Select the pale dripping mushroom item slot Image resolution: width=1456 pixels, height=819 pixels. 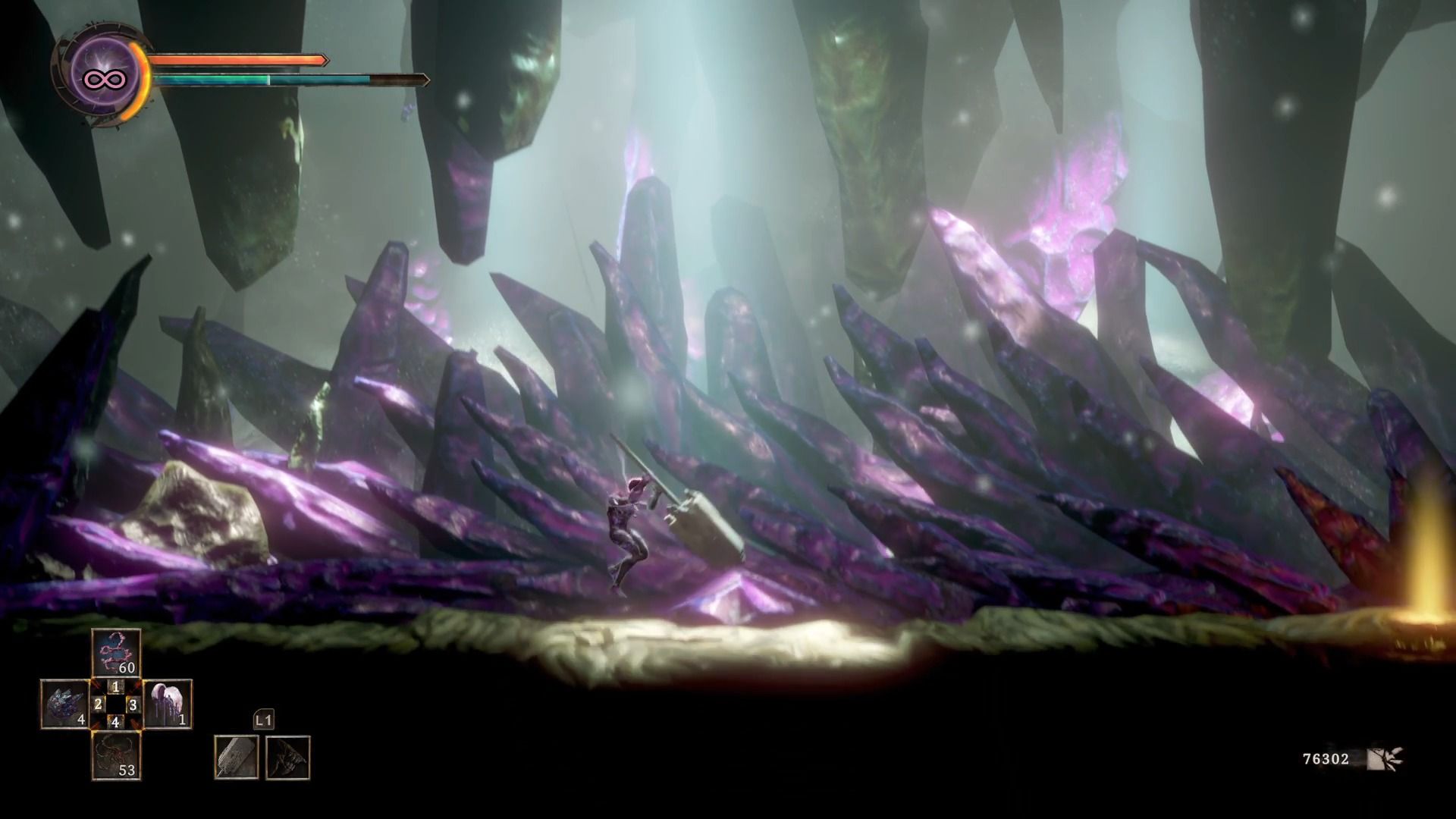click(168, 704)
